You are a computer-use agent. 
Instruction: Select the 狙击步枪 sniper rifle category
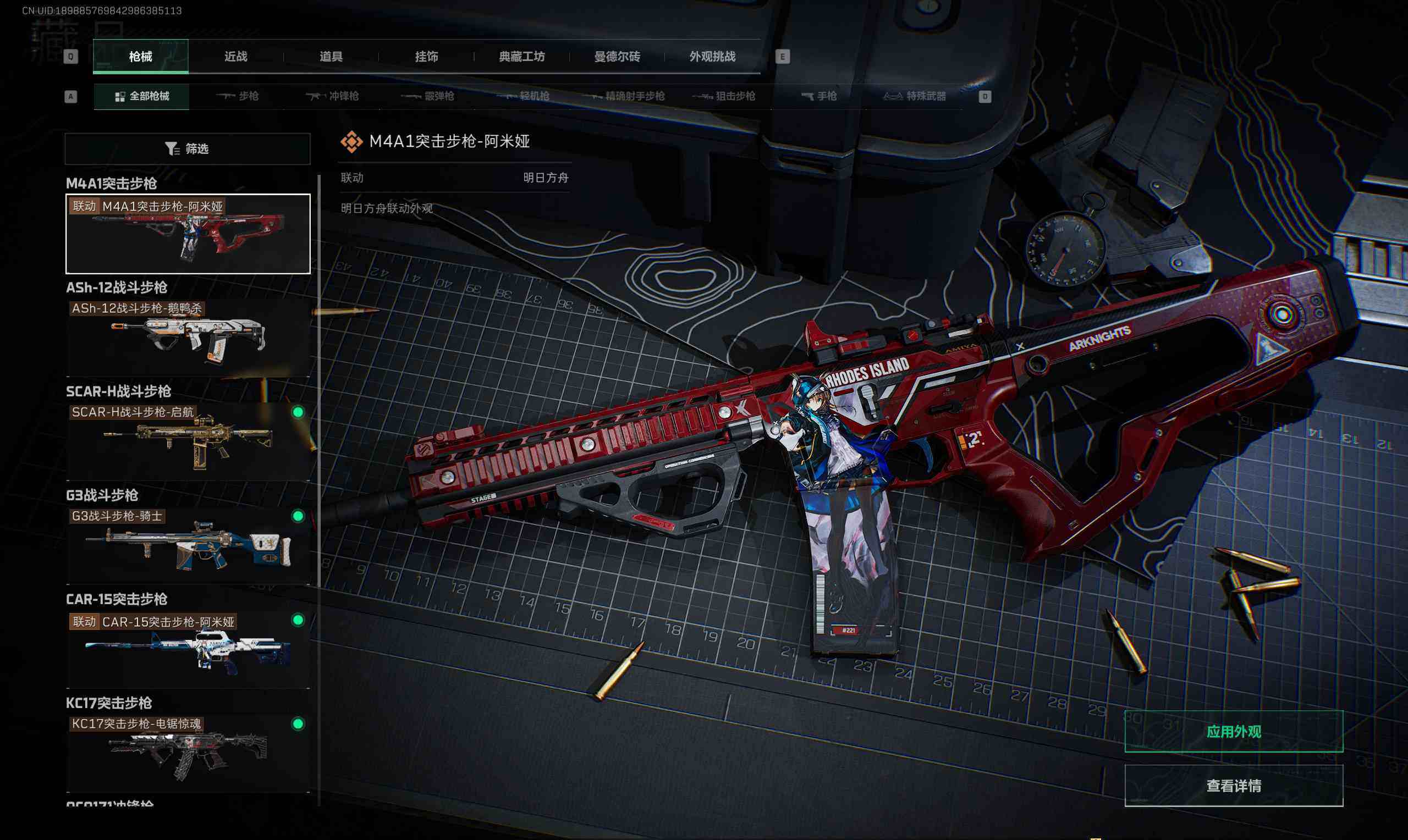tap(725, 96)
